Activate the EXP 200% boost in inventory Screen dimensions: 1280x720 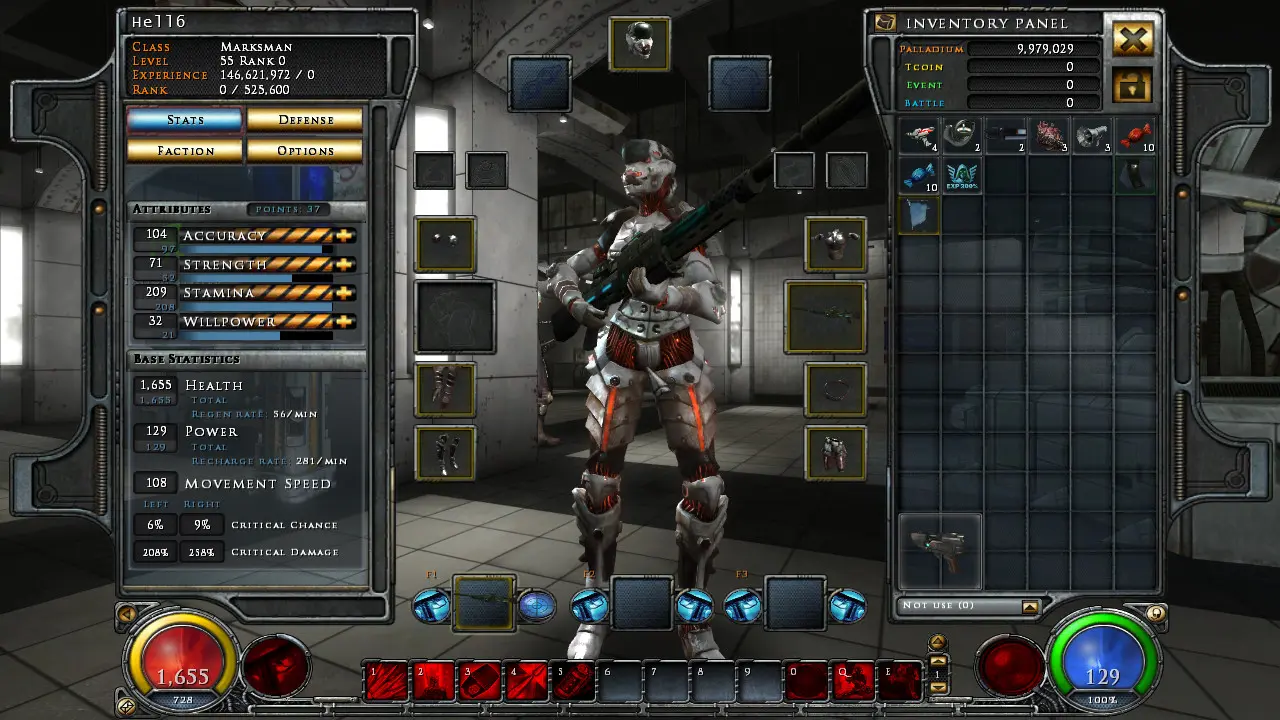coord(963,175)
